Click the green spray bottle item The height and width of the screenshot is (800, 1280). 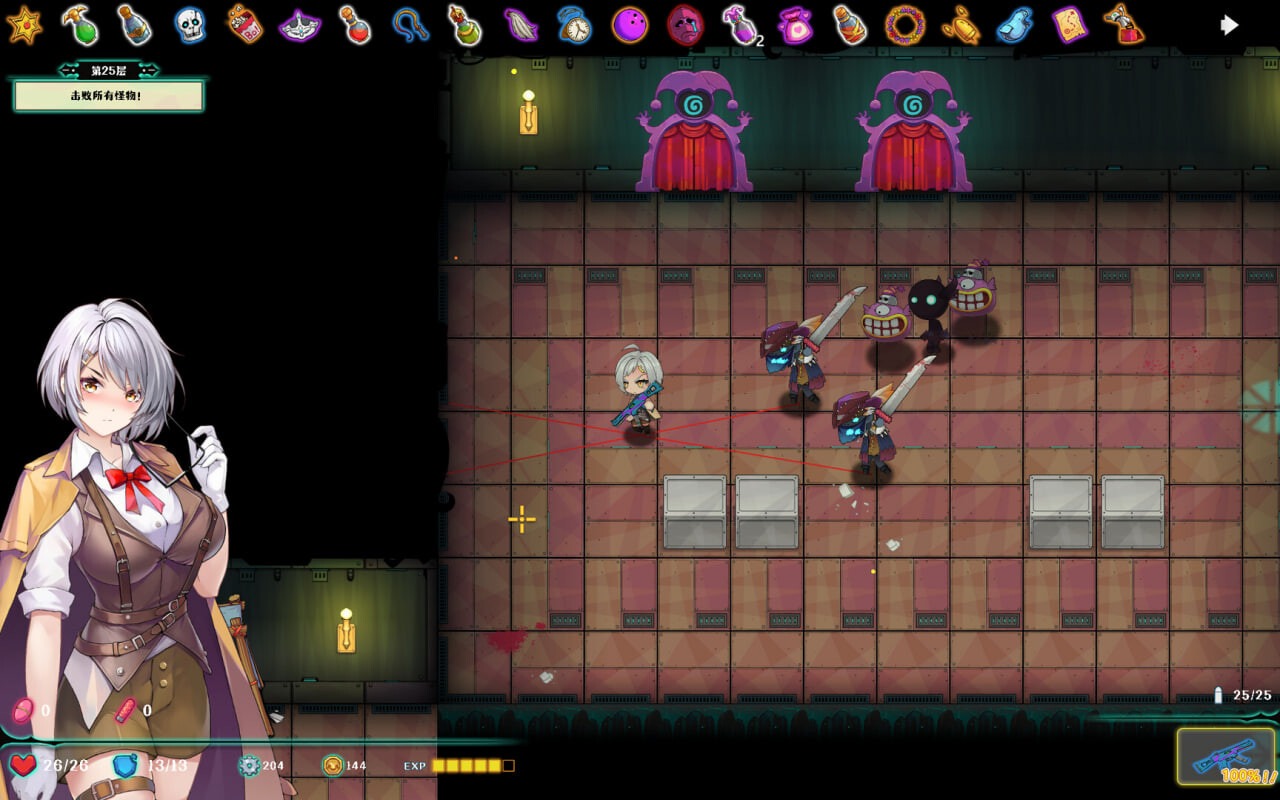80,25
